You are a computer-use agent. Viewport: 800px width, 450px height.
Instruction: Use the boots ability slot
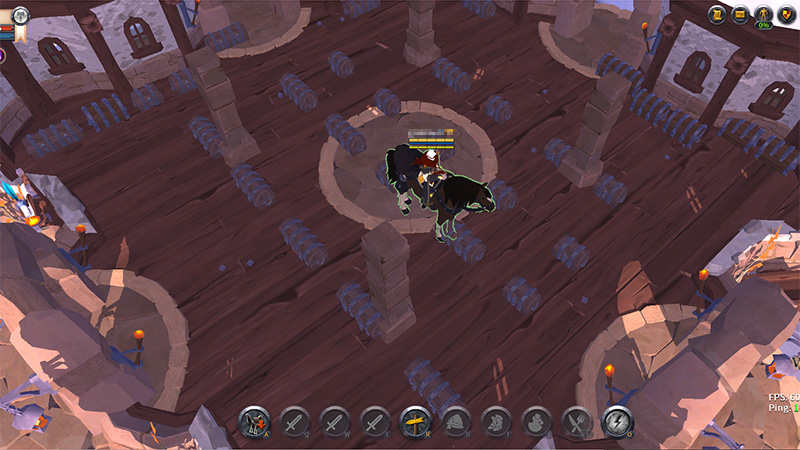(x=496, y=422)
